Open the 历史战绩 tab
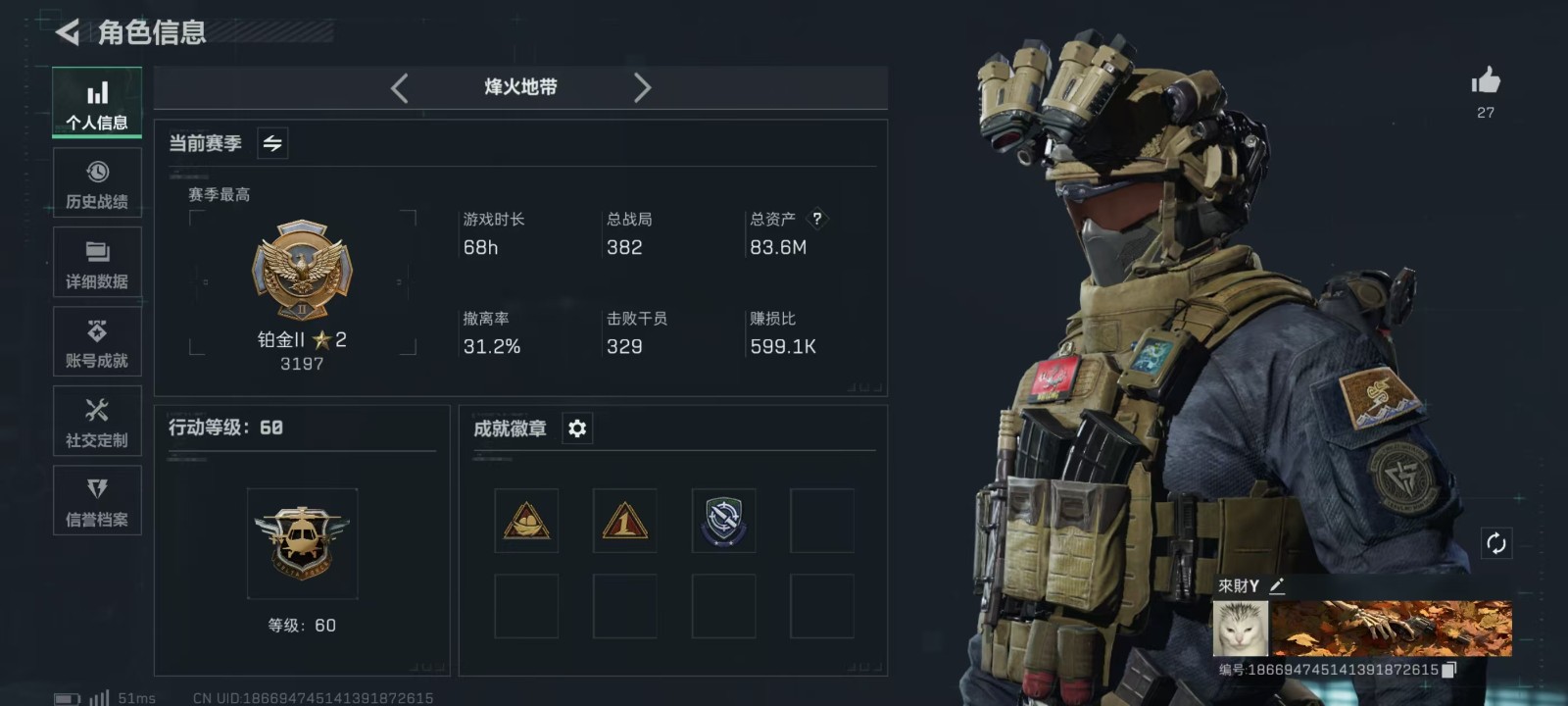This screenshot has width=1568, height=706. [97, 183]
